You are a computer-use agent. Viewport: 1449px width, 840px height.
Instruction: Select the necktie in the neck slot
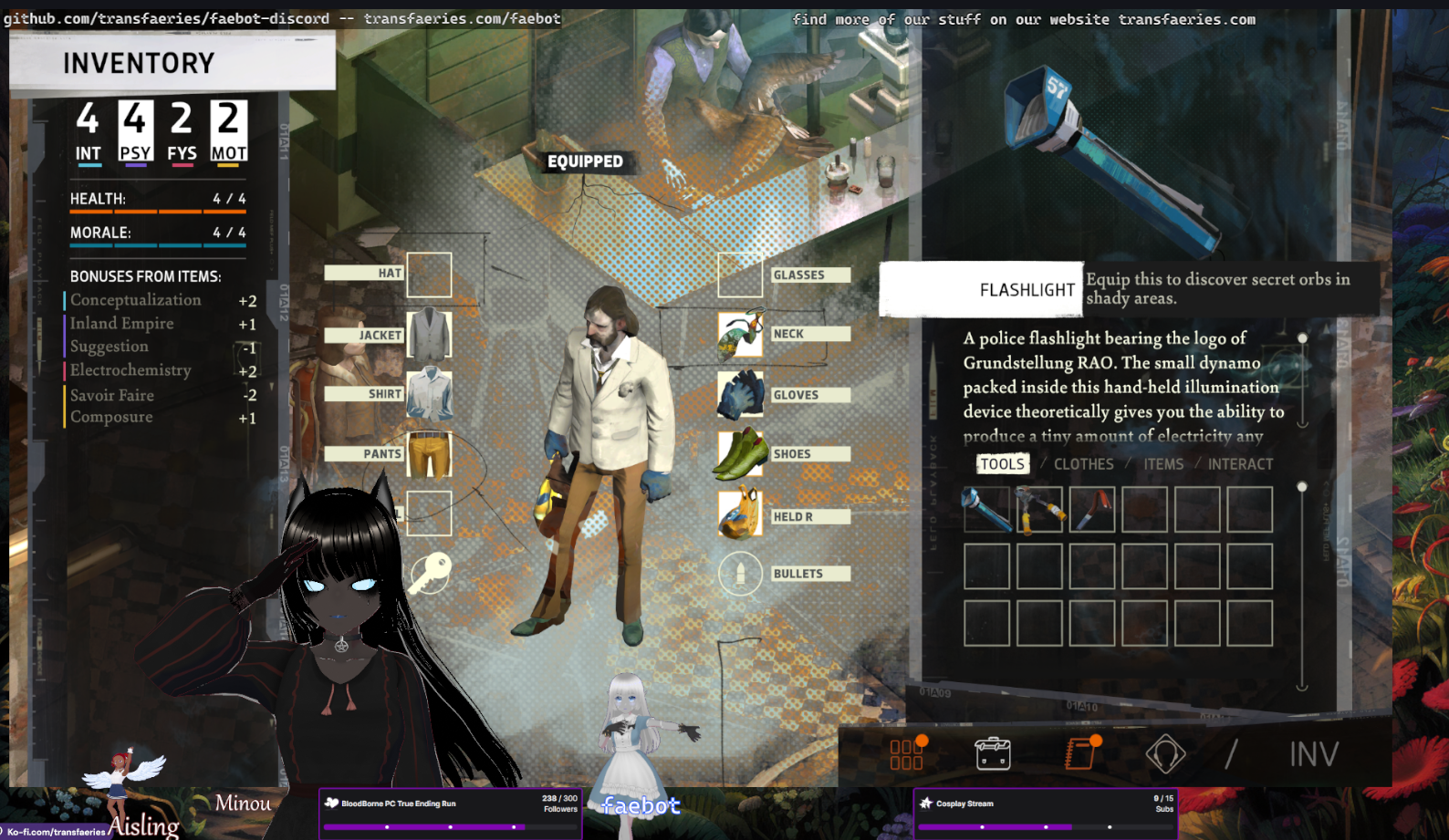click(740, 334)
